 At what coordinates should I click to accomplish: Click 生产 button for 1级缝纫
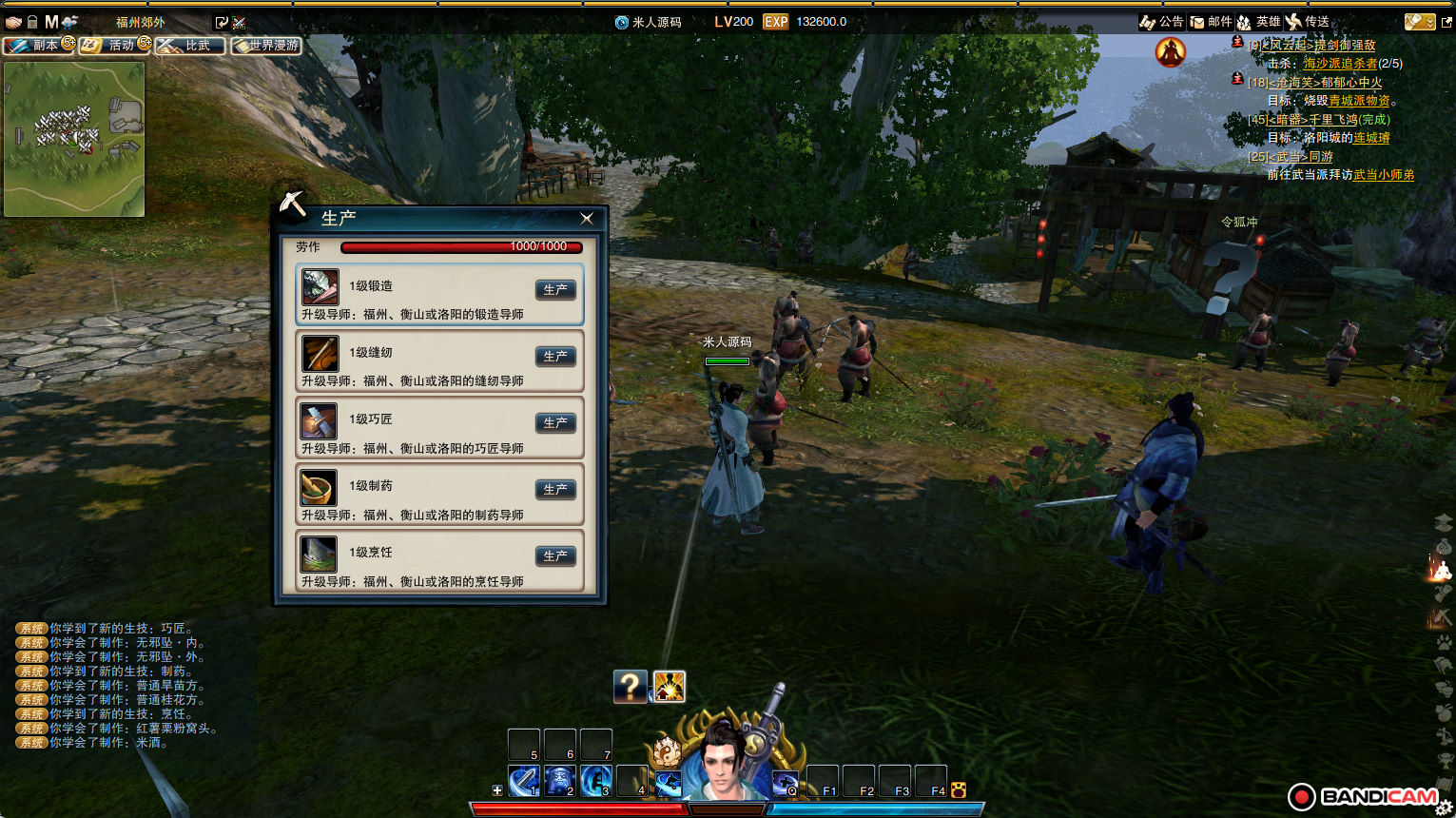[x=555, y=356]
